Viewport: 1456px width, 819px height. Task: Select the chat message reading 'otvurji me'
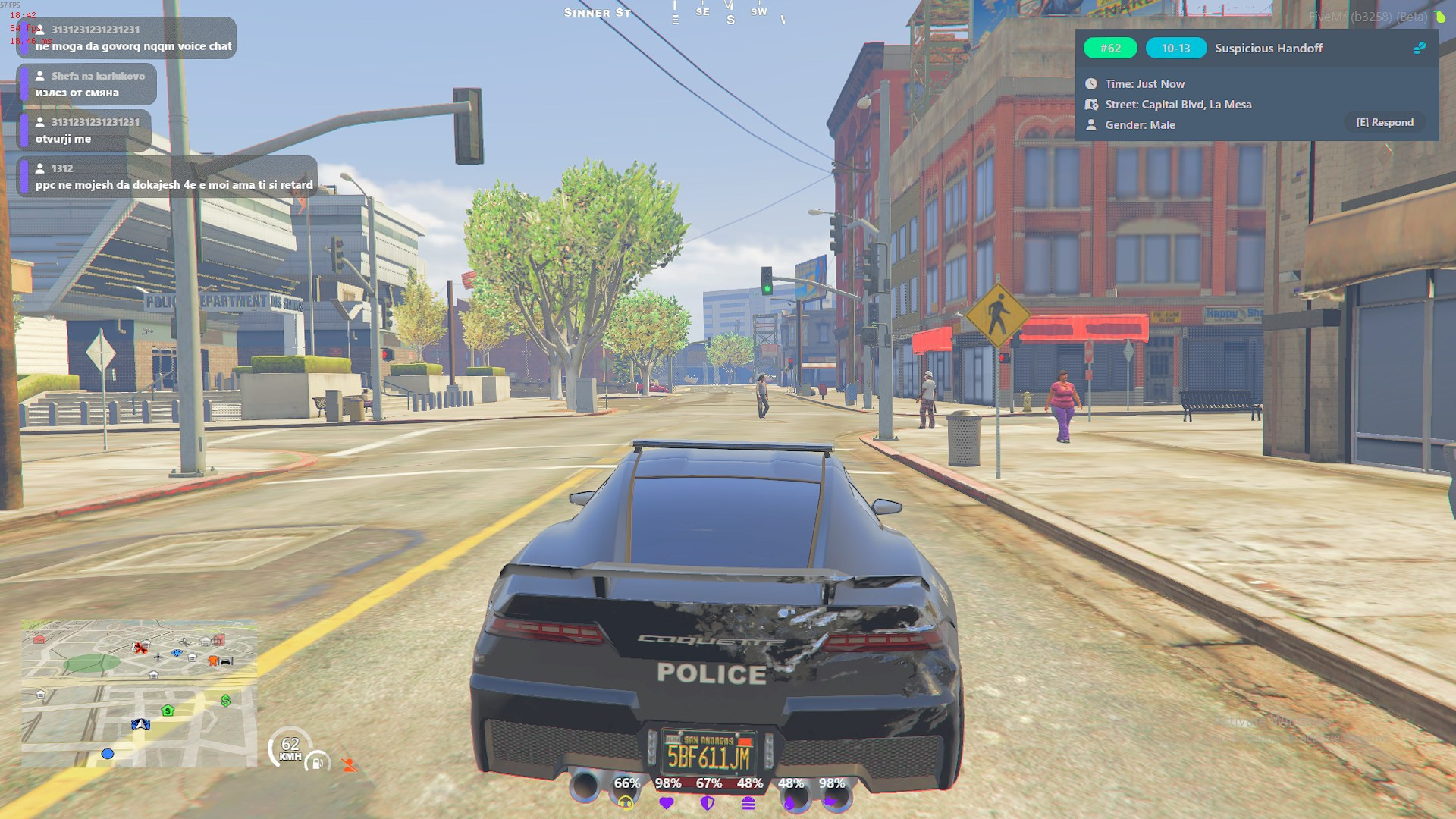(x=84, y=130)
